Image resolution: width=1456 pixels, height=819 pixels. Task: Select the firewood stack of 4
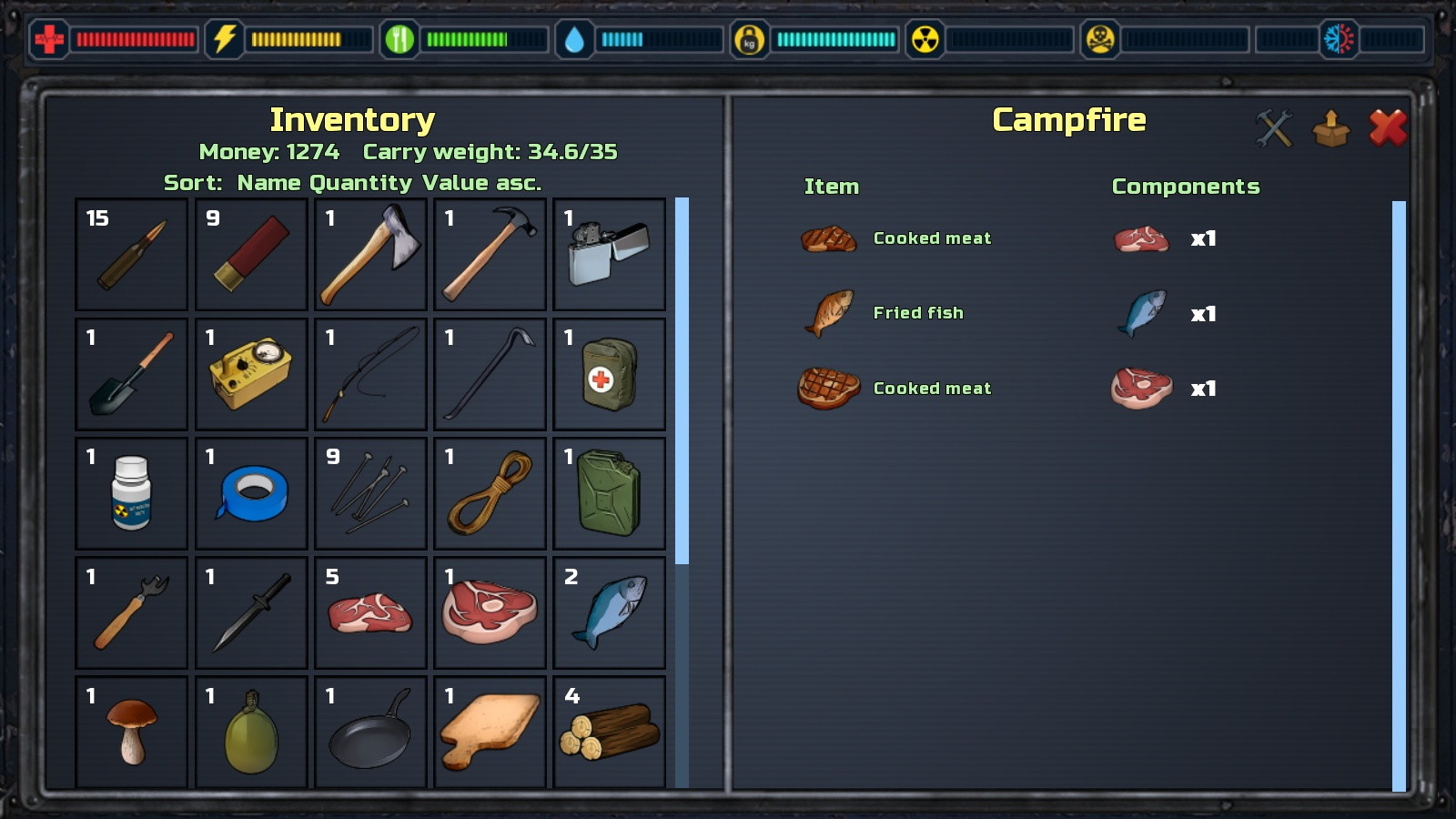tap(609, 731)
